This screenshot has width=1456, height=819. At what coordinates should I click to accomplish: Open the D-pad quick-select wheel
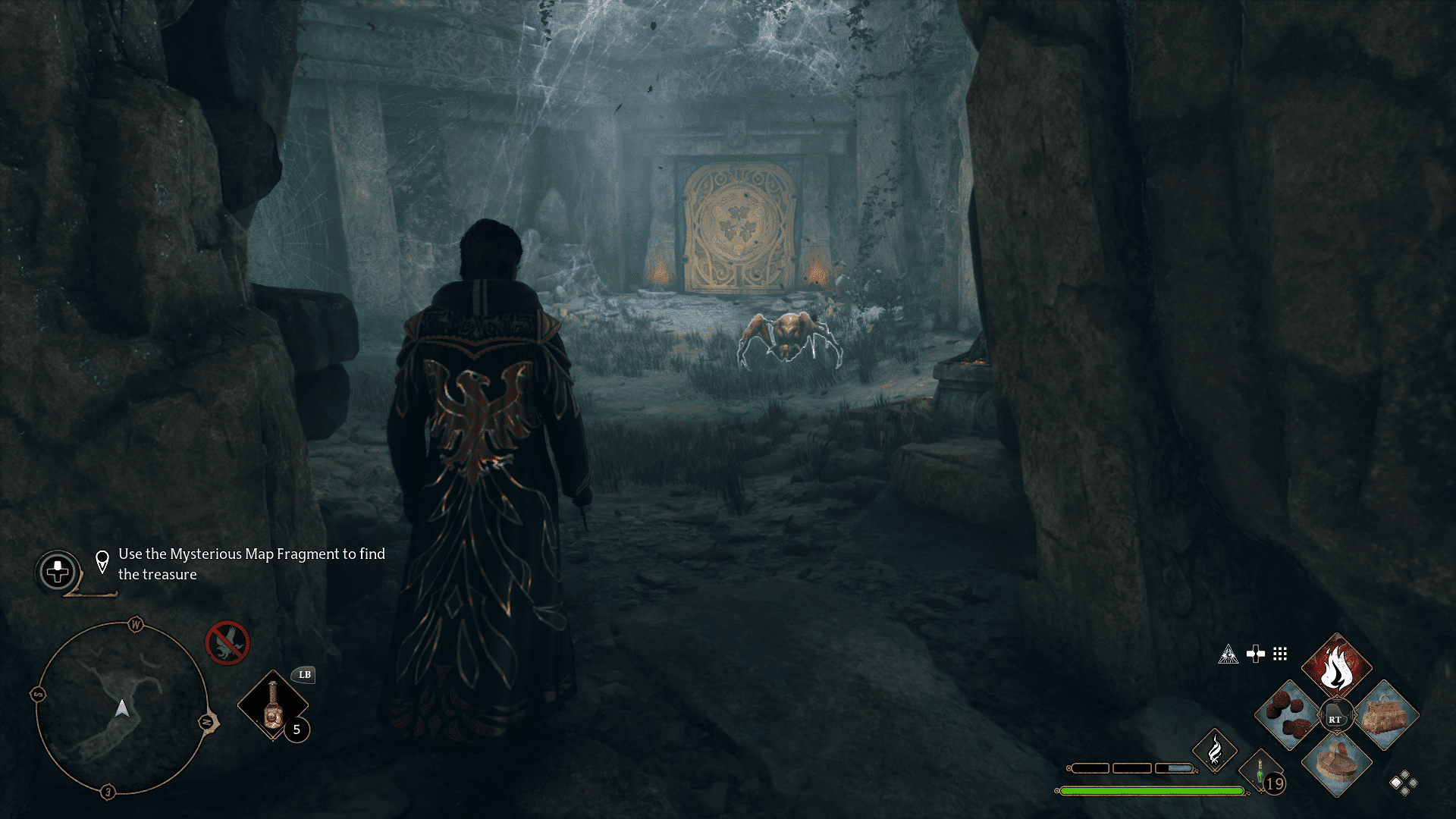(x=57, y=568)
